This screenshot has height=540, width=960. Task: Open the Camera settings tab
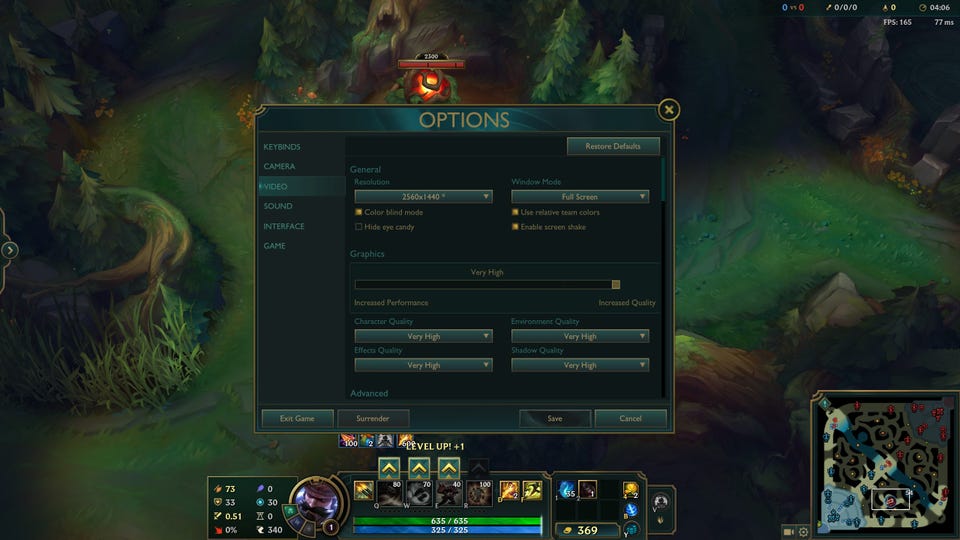[279, 167]
